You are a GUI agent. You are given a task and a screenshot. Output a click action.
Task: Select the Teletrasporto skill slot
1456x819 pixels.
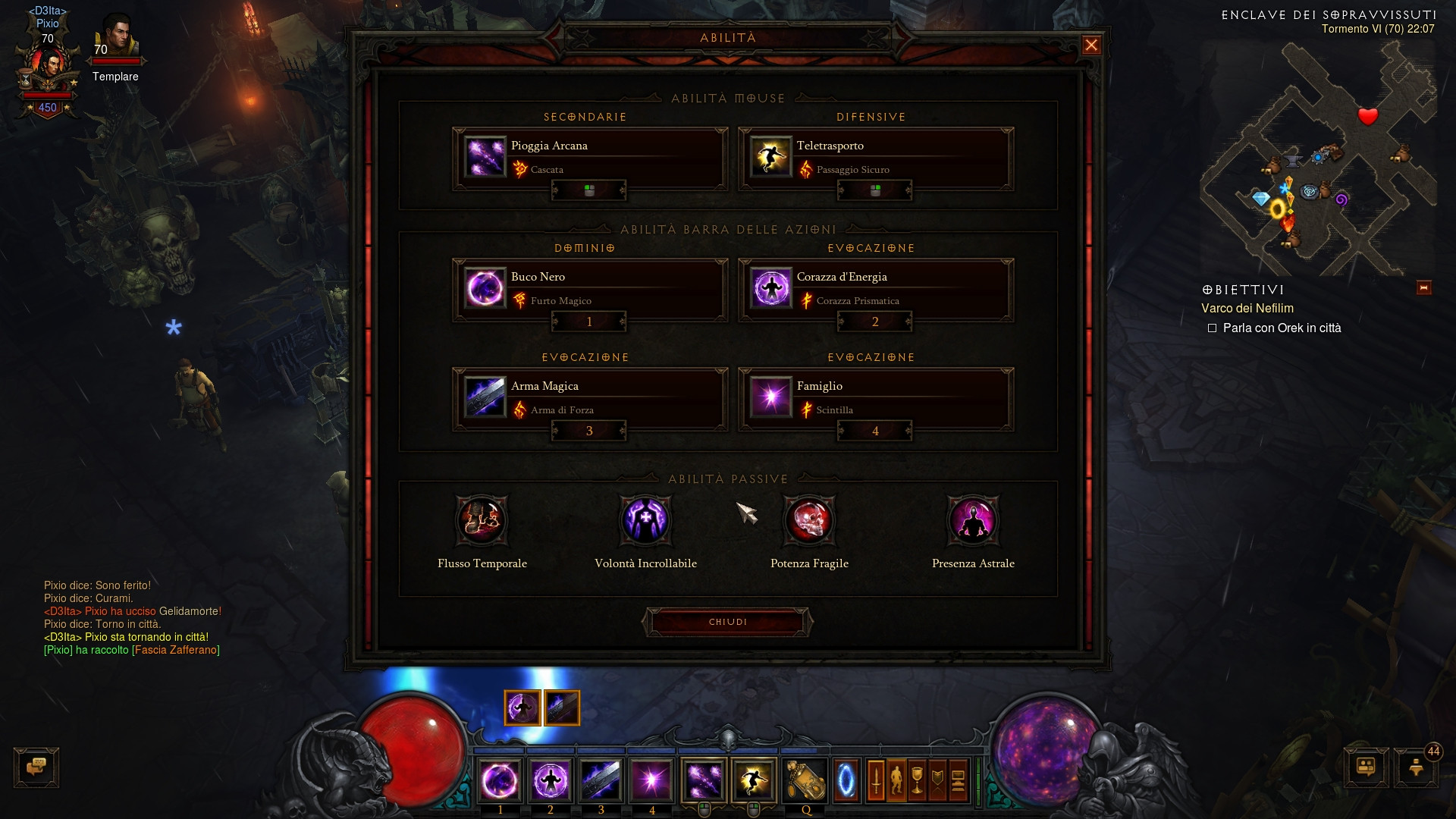(x=875, y=157)
